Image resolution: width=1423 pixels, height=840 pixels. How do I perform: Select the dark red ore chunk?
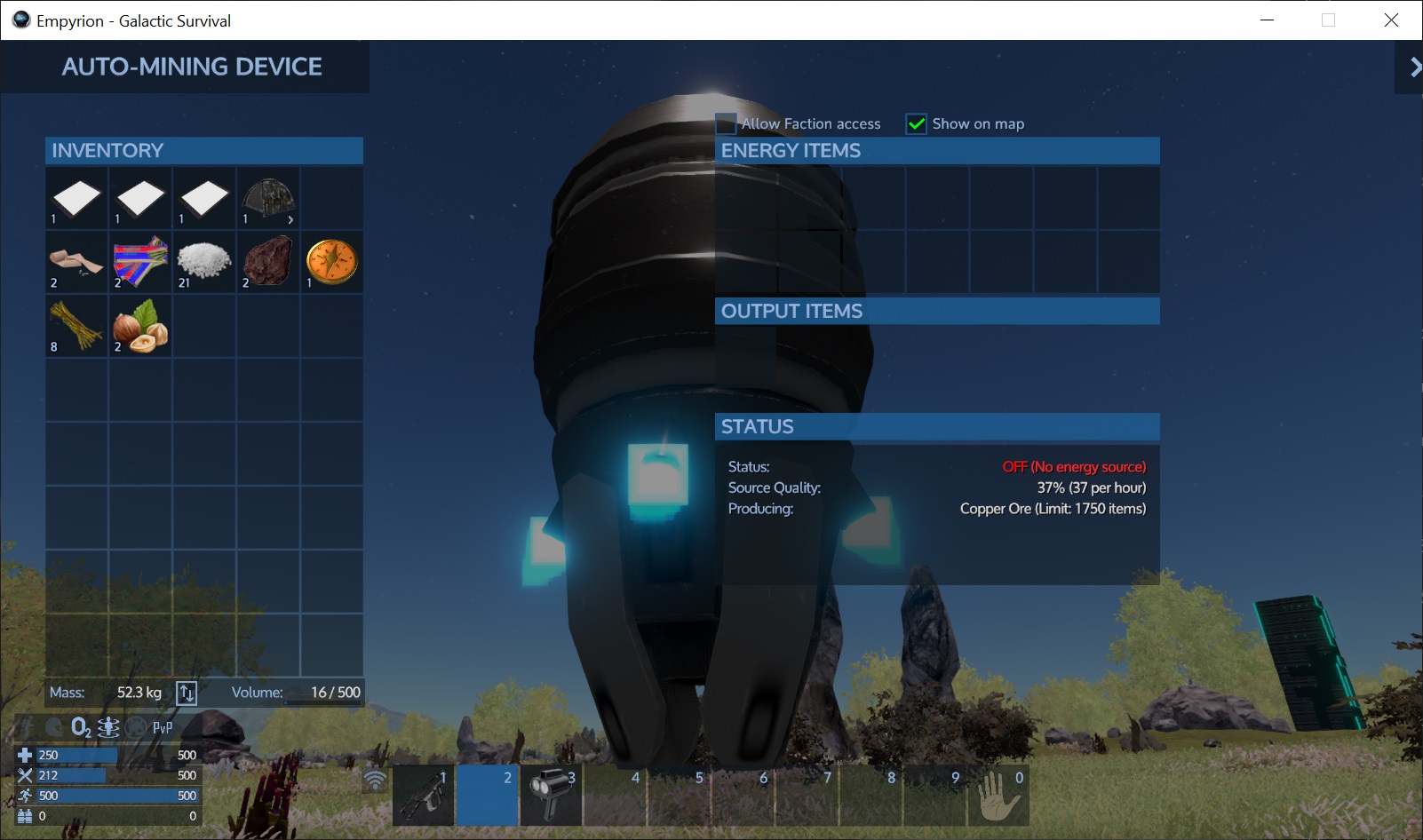[x=268, y=262]
